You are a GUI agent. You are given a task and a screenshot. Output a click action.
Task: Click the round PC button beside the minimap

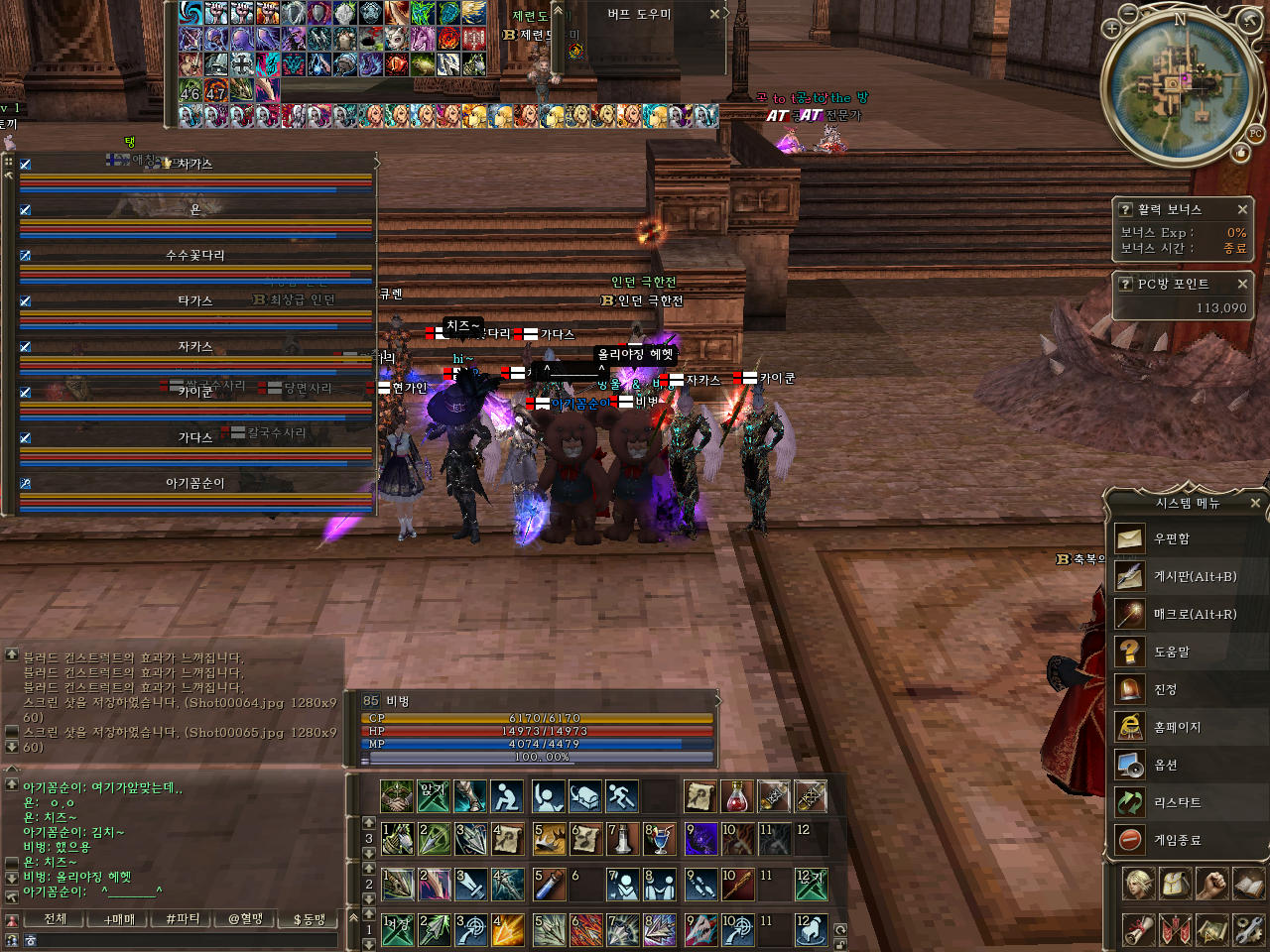point(1256,133)
